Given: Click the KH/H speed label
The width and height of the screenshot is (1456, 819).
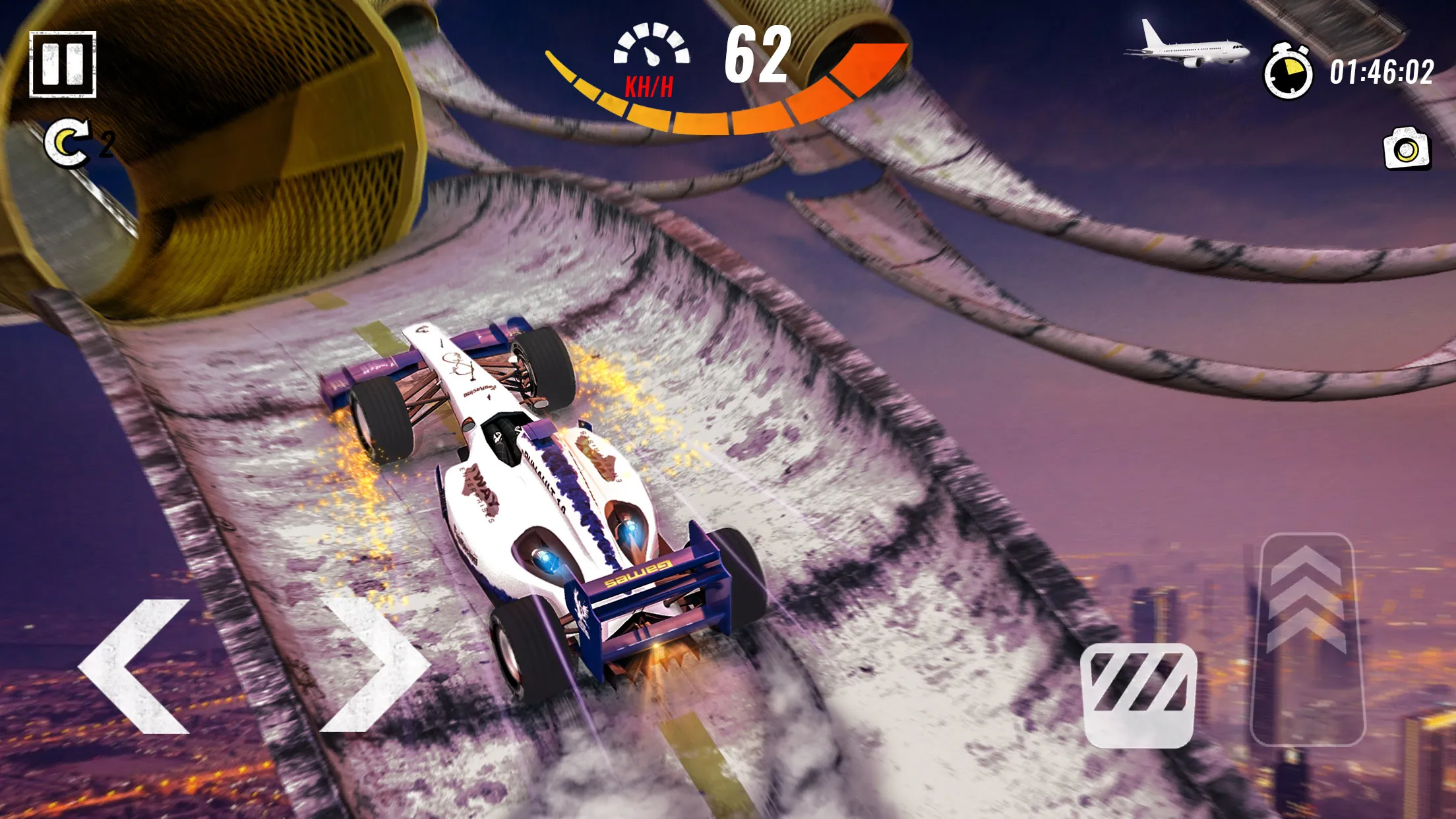Looking at the screenshot, I should [x=649, y=84].
